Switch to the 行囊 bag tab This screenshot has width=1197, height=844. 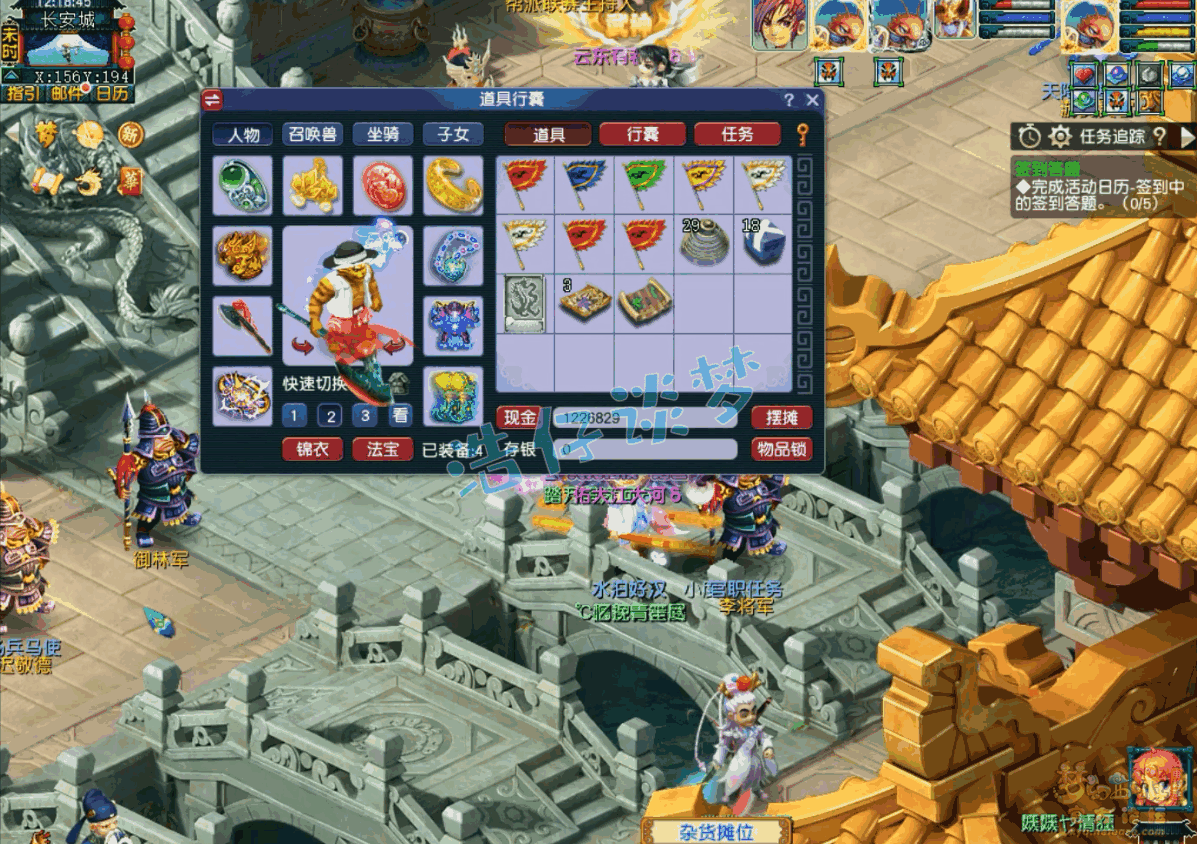pyautogui.click(x=642, y=135)
